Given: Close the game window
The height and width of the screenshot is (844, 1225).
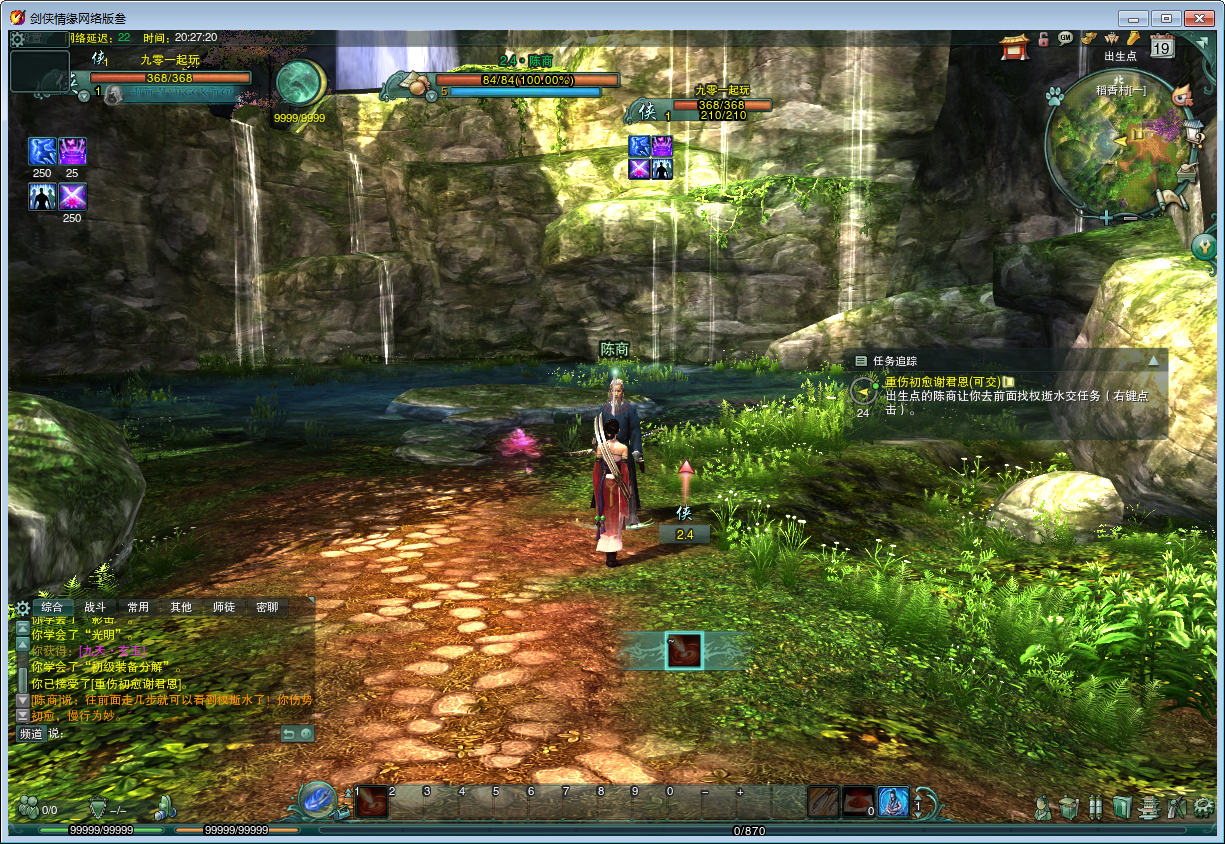Looking at the screenshot, I should (x=1198, y=18).
